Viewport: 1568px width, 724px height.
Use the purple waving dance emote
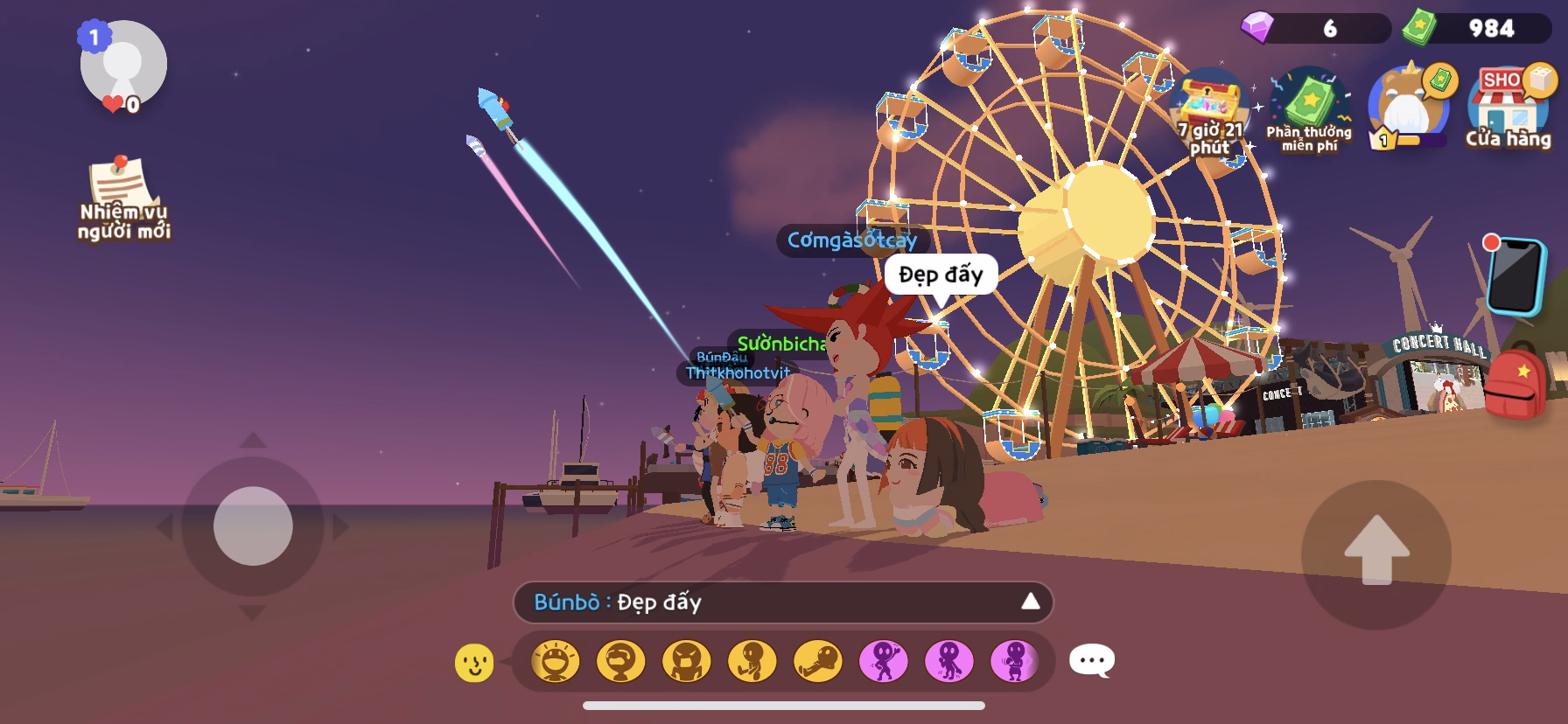point(884,661)
